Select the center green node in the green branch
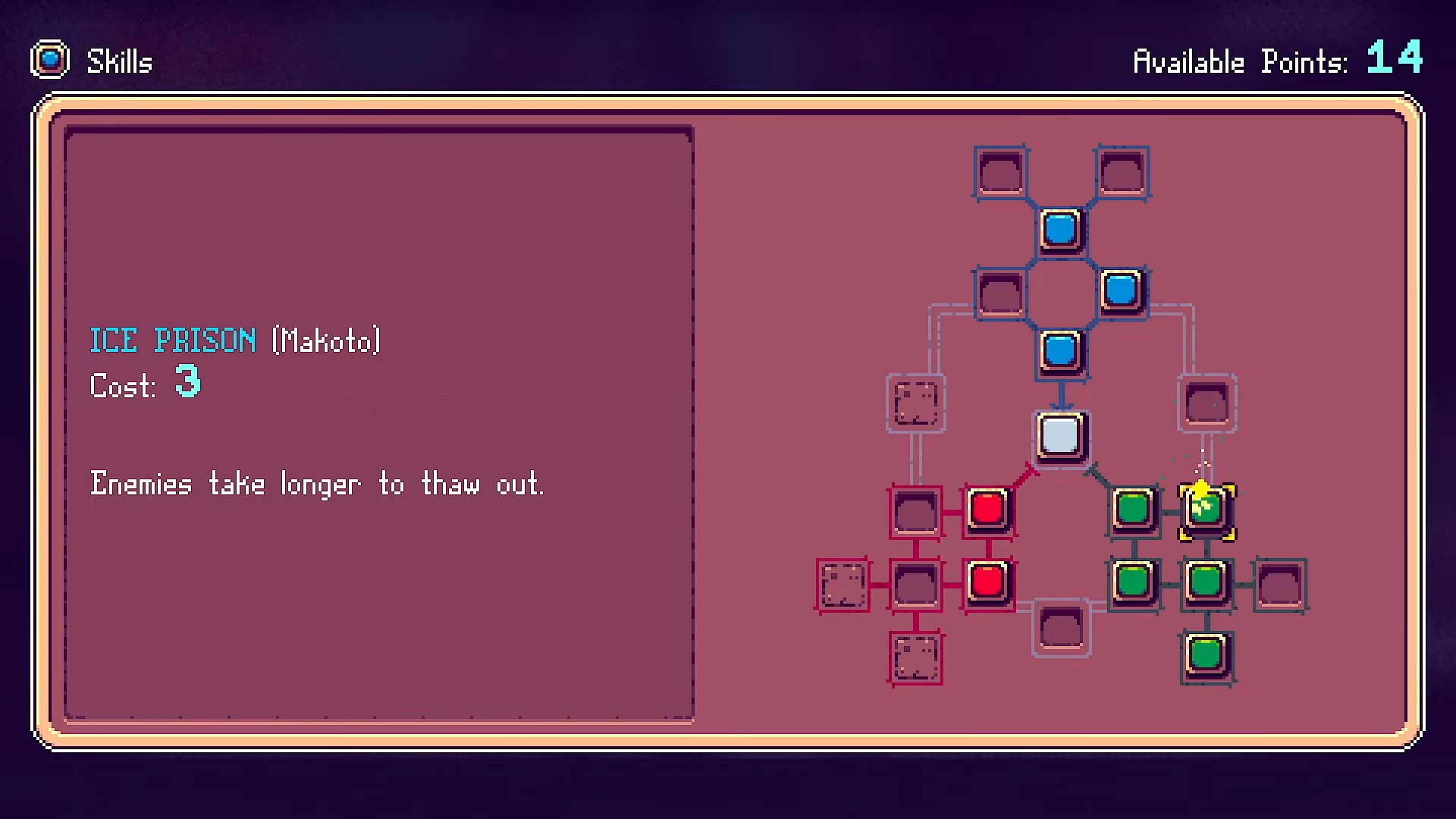The image size is (1456, 819). [1206, 582]
